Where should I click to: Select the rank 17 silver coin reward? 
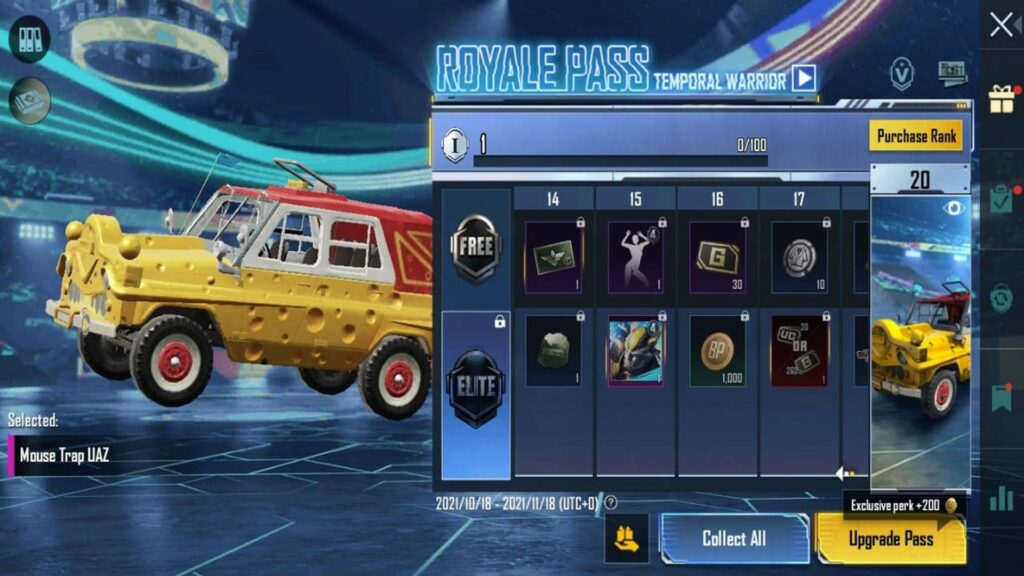799,257
